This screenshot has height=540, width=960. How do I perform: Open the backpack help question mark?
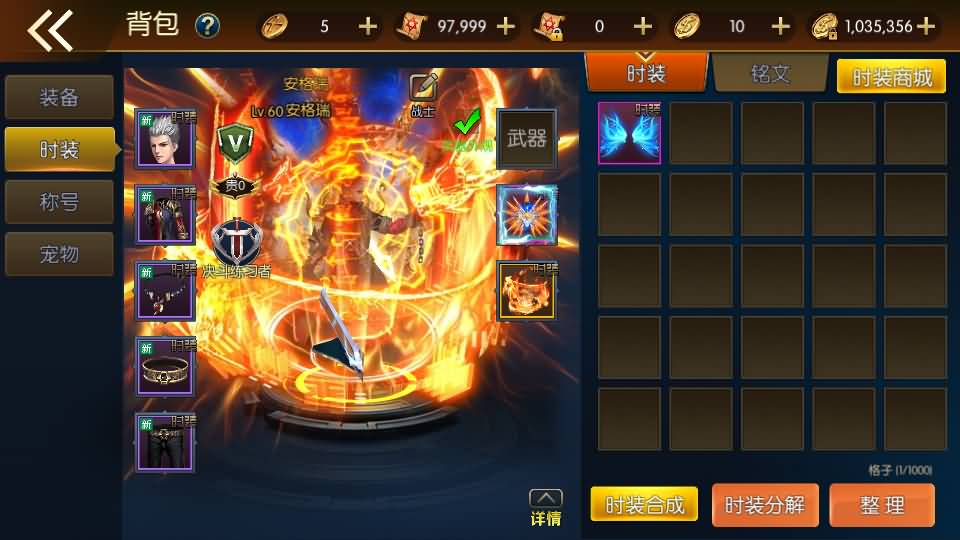tap(207, 26)
